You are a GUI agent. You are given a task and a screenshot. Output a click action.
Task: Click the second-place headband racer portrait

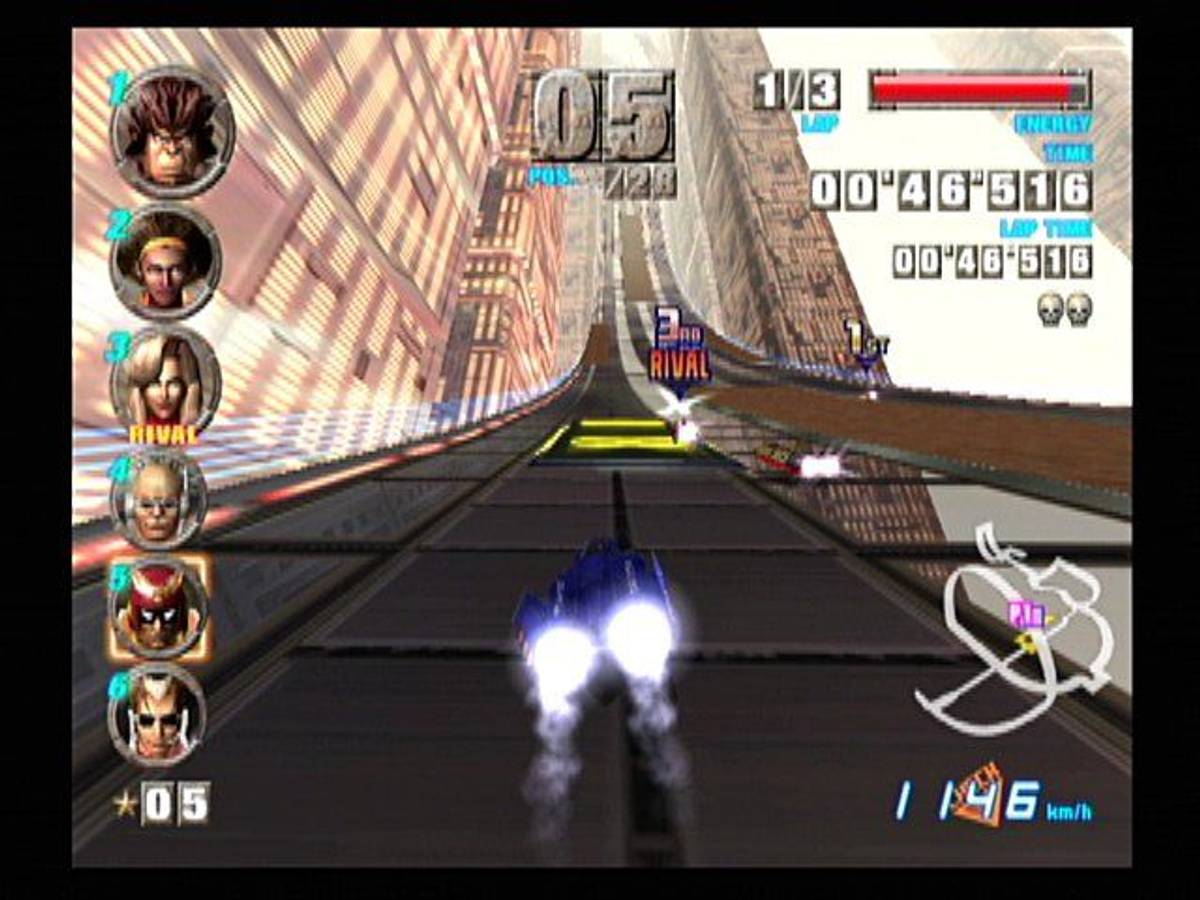tap(165, 262)
